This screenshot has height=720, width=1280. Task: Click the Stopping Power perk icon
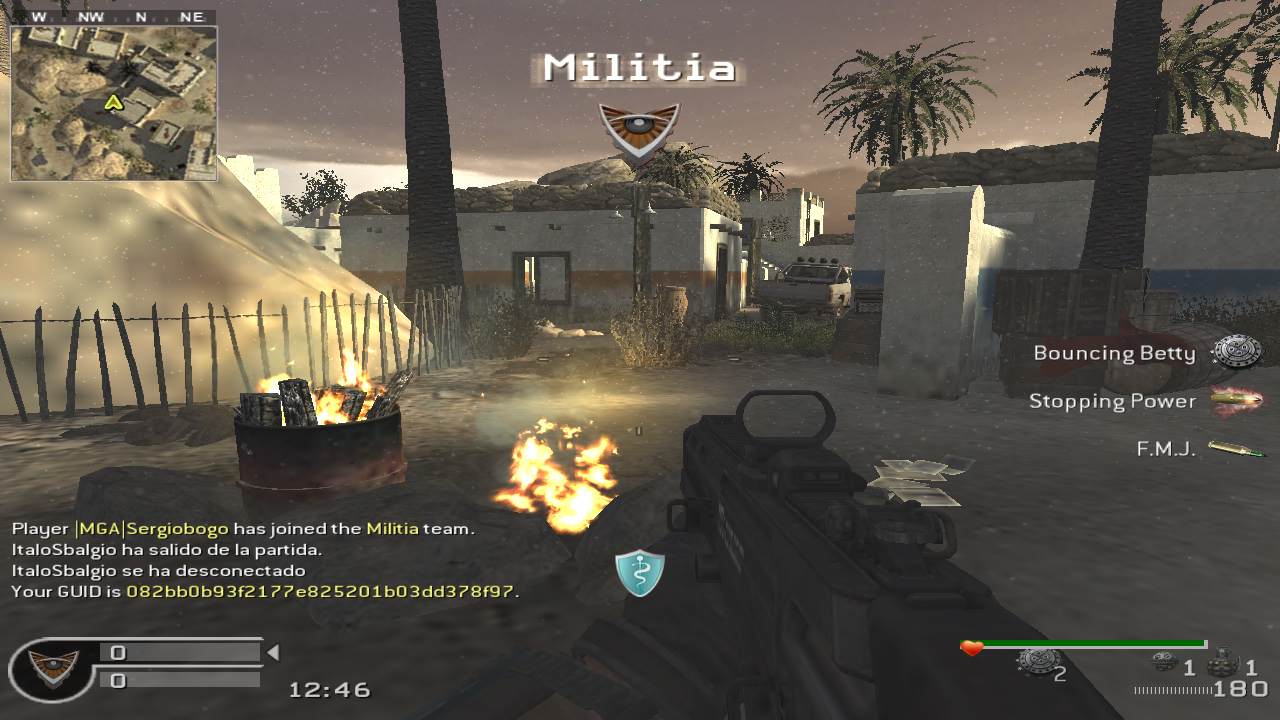click(1236, 401)
